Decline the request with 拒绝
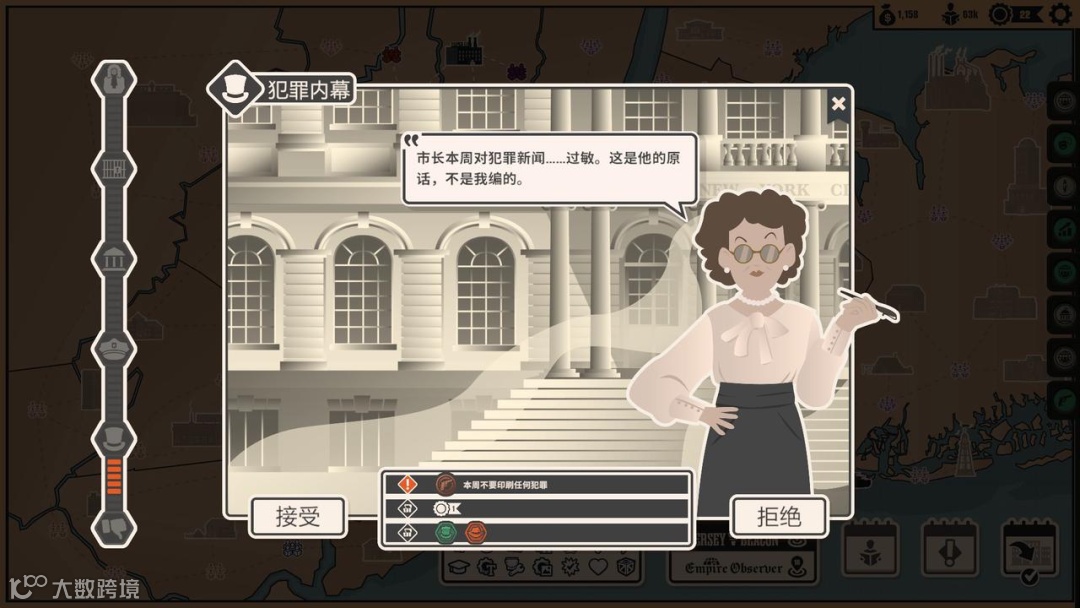Screen dimensions: 1080x608 click(779, 517)
